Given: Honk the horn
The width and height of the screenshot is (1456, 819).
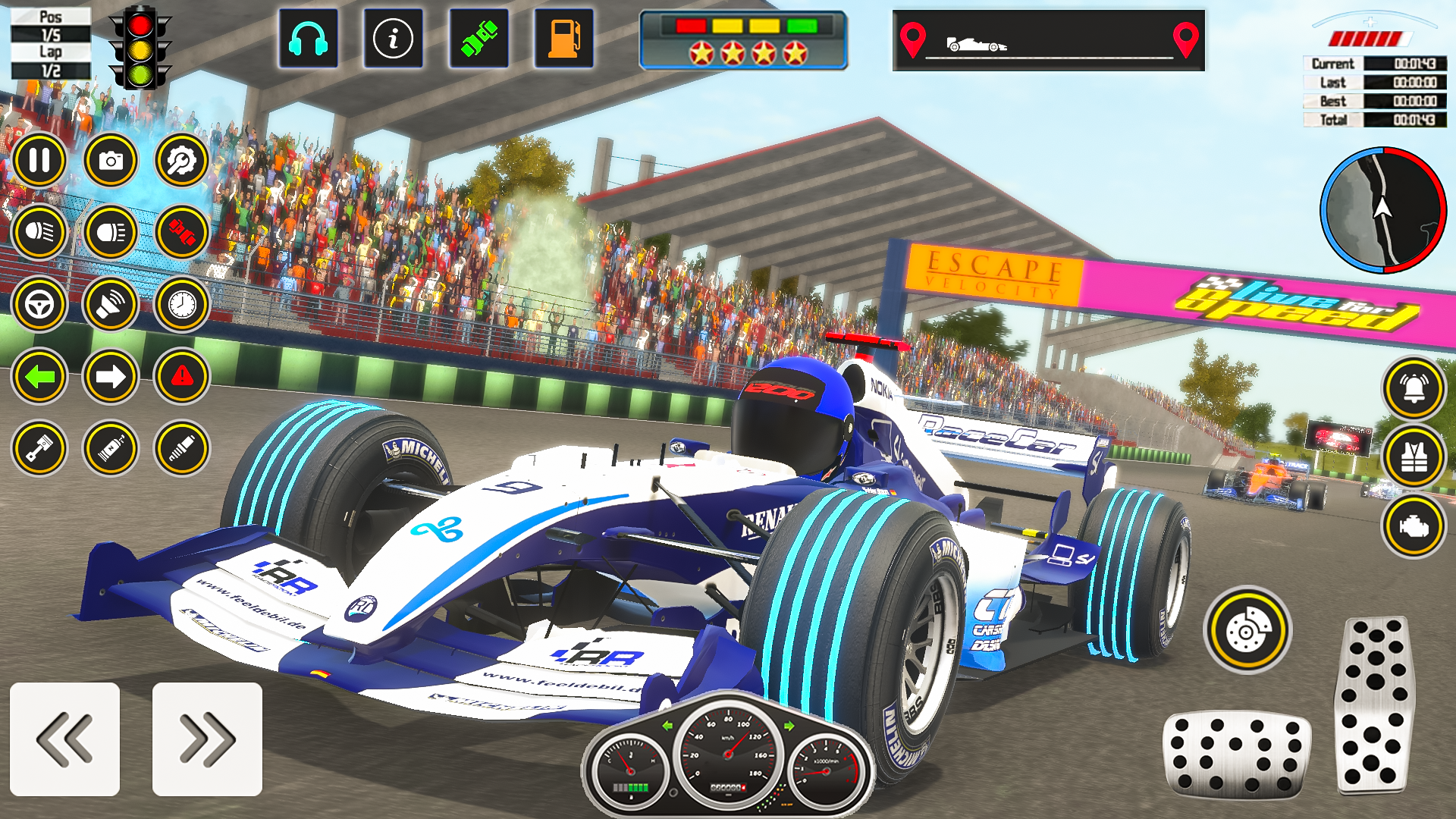Looking at the screenshot, I should pos(112,305).
